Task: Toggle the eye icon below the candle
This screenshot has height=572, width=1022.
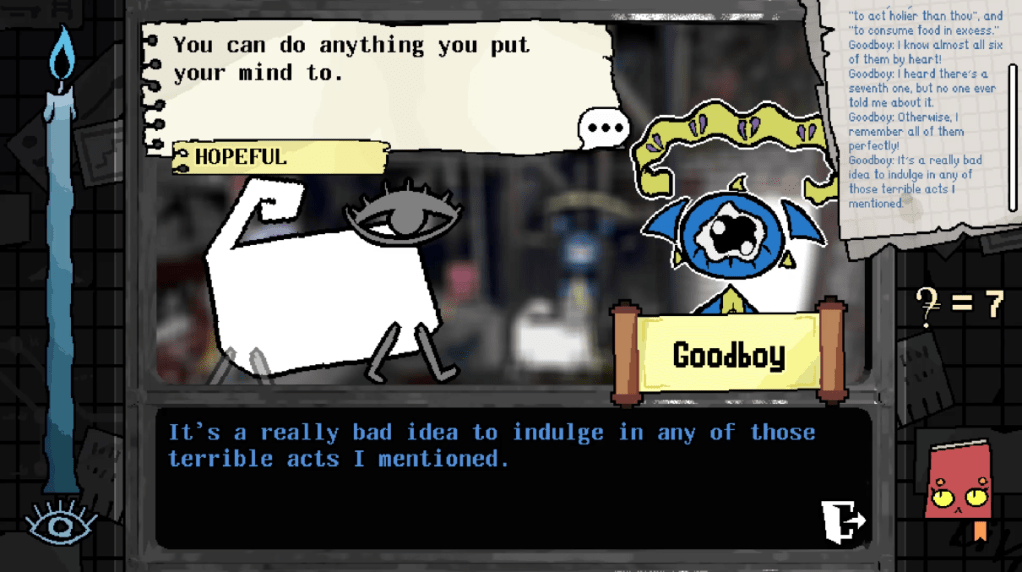Action: point(61,522)
